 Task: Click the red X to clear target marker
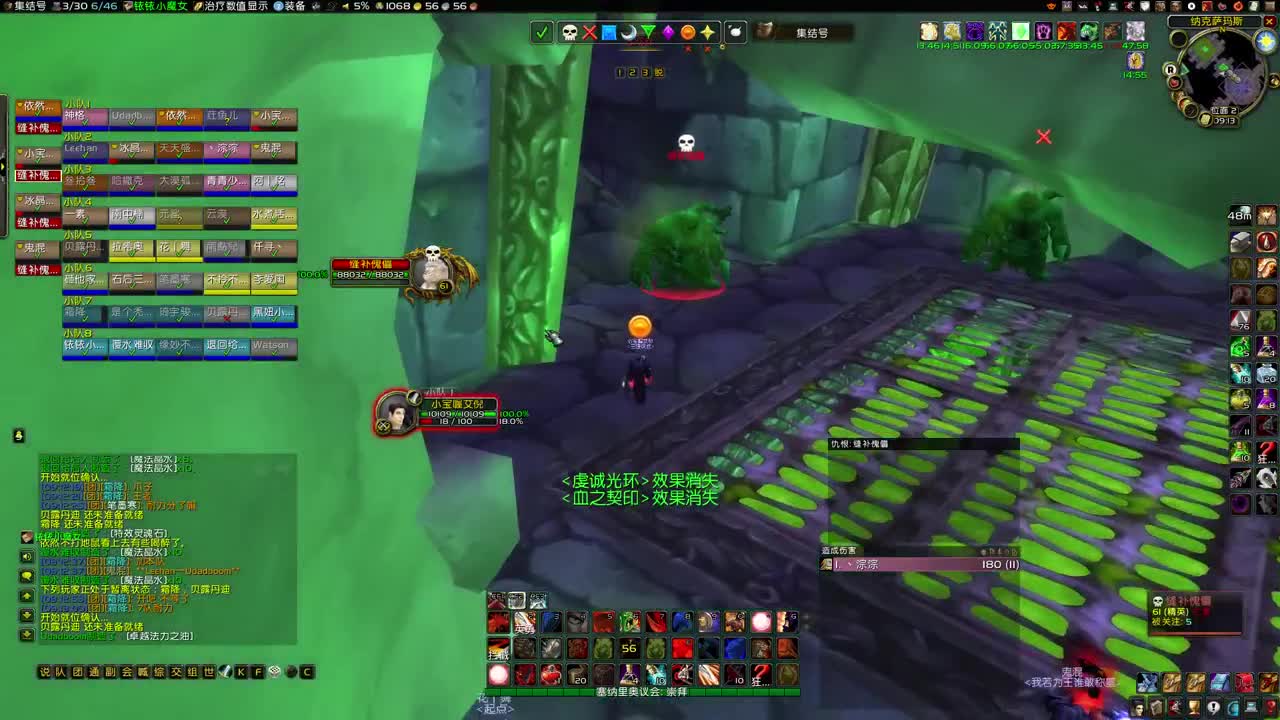[x=589, y=32]
